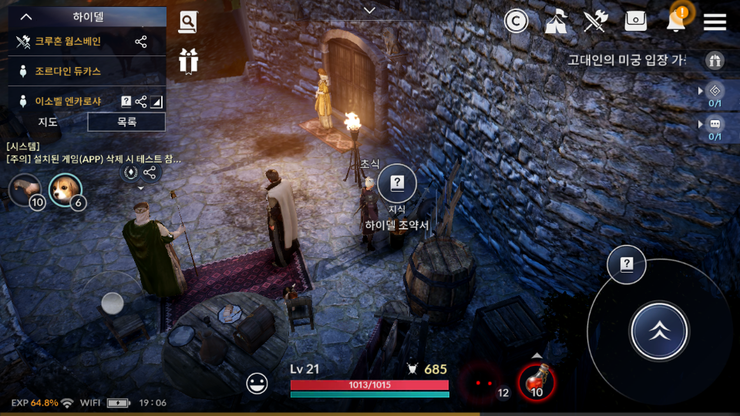740x416 pixels.
Task: Open the smiley face emote button
Action: 258,382
